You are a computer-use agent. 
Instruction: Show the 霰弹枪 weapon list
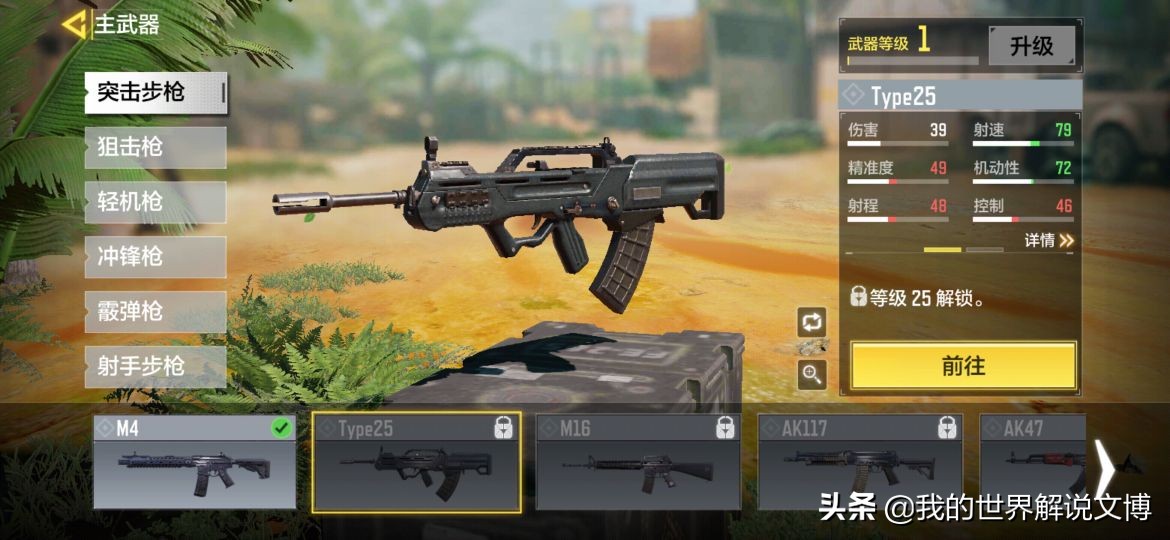click(x=155, y=312)
